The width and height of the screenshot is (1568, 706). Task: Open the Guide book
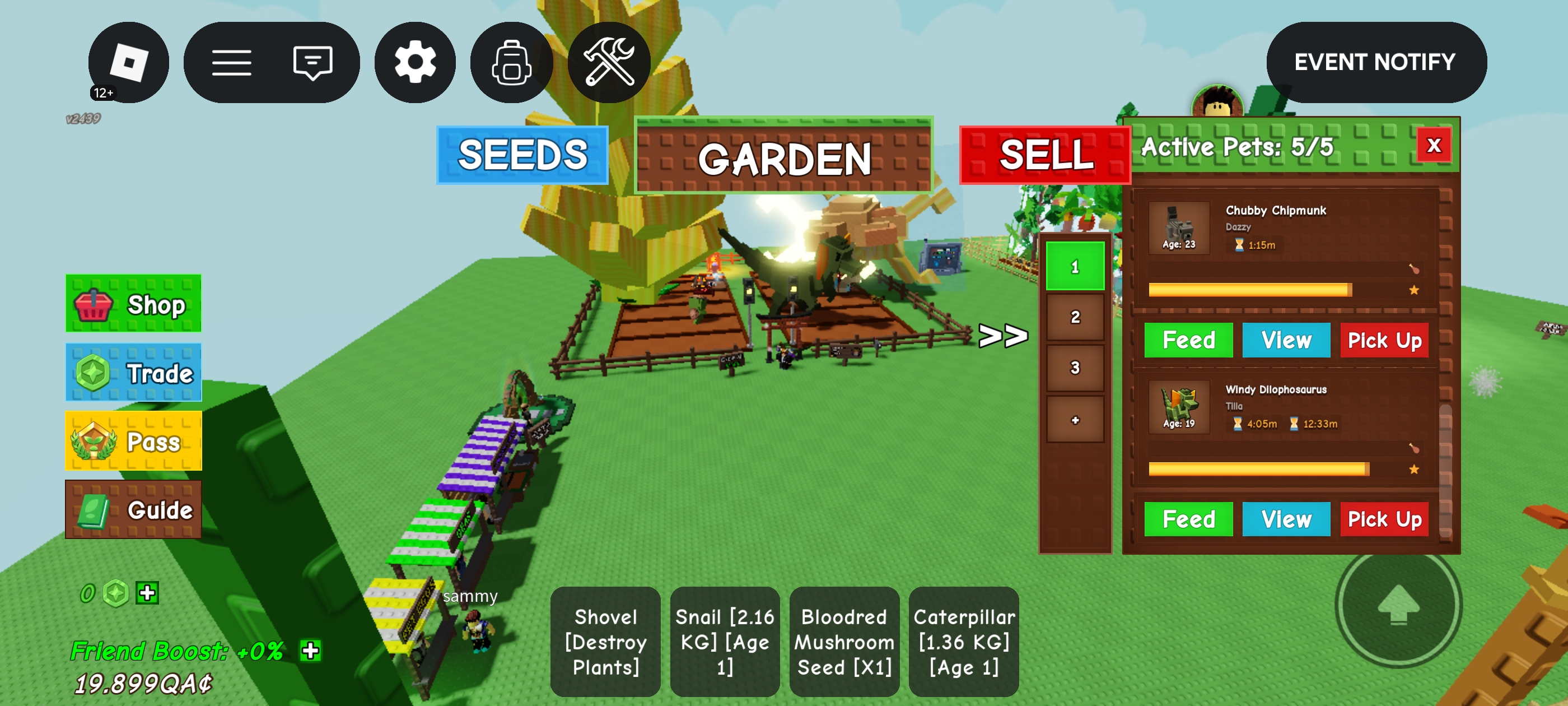pos(133,509)
